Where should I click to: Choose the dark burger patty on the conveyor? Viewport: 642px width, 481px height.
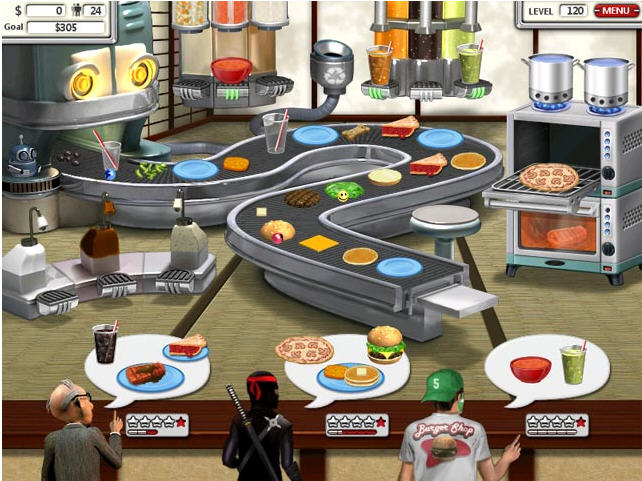click(301, 198)
